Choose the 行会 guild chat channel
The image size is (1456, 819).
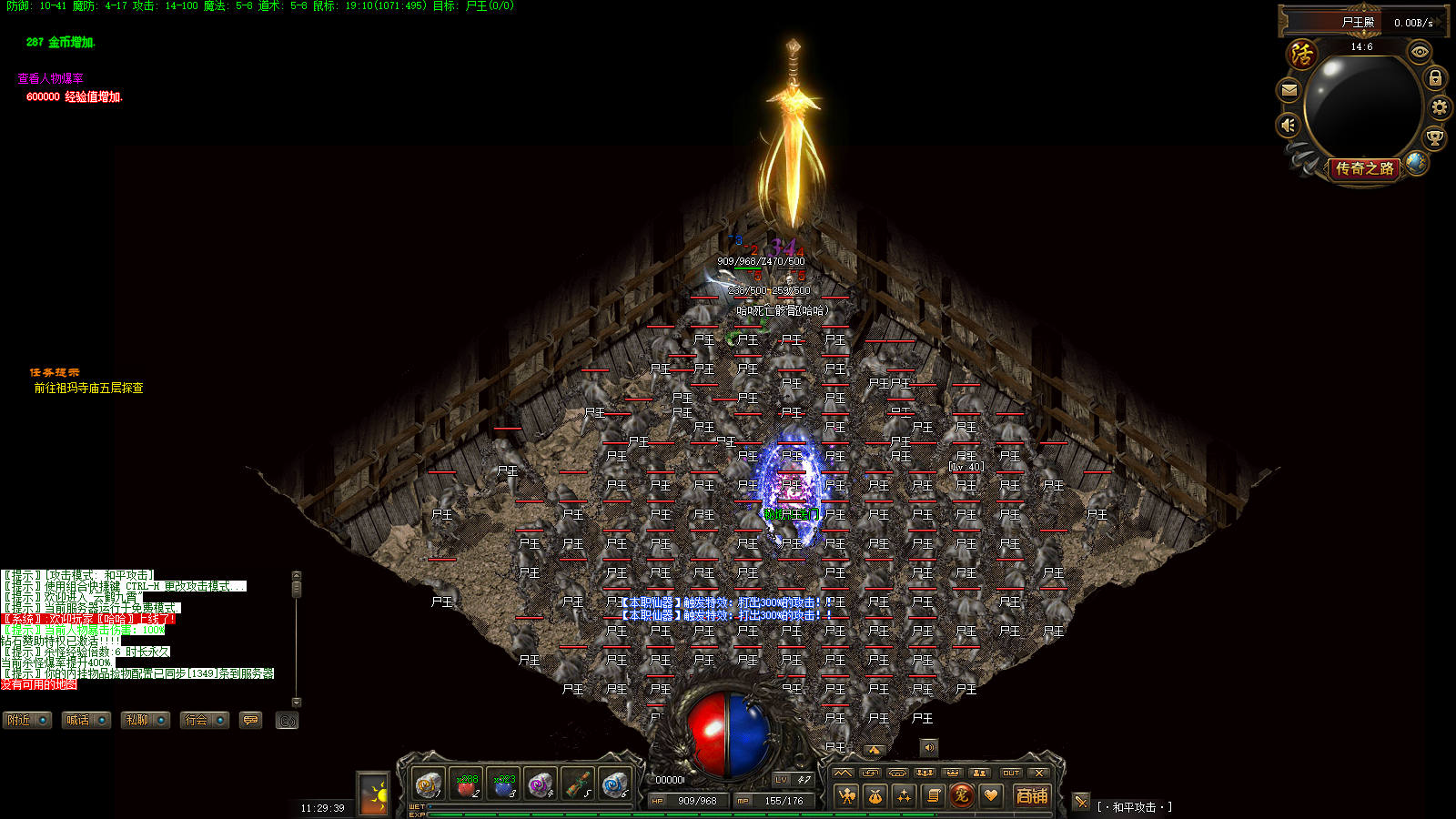(x=204, y=720)
